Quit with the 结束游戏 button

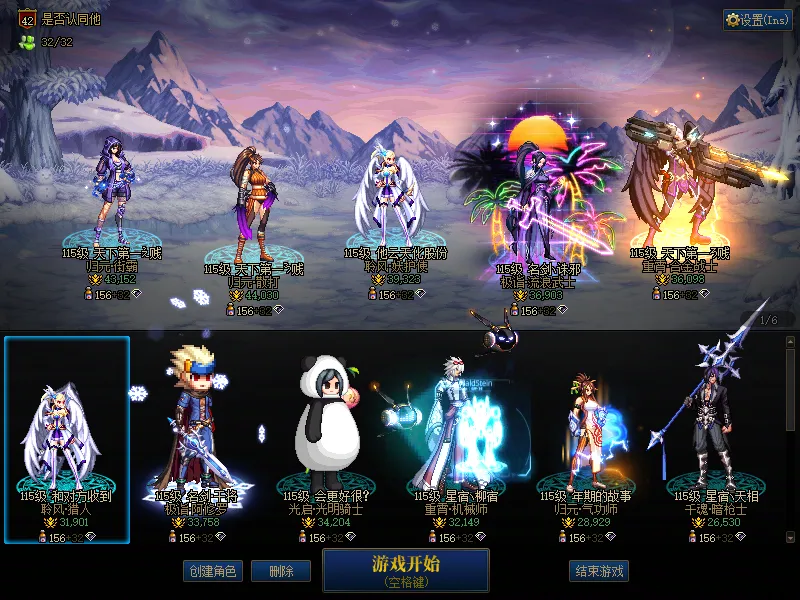point(599,571)
